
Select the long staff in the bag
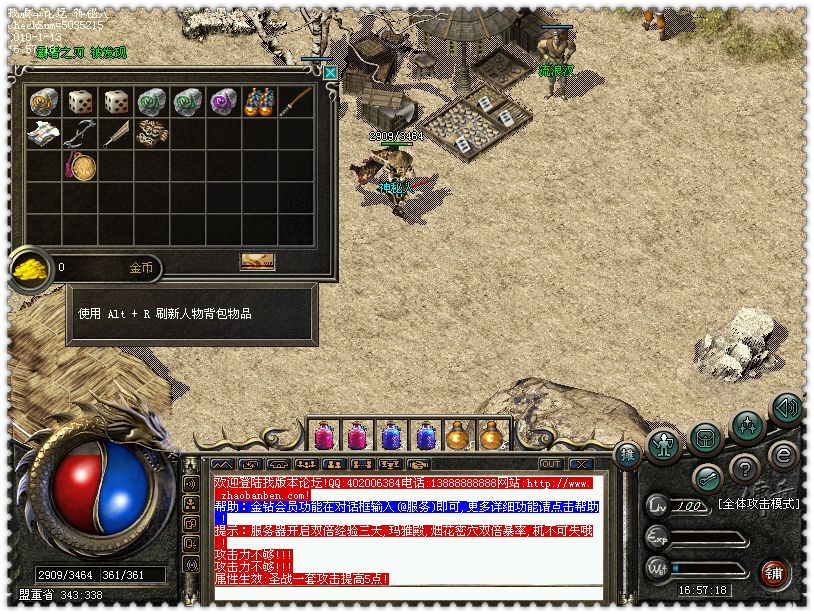(x=295, y=101)
